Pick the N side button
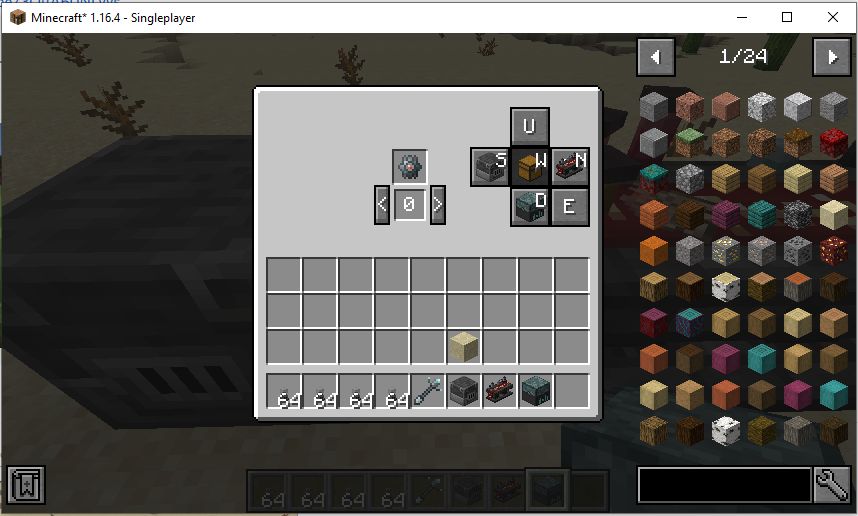This screenshot has width=858, height=516. click(x=570, y=166)
